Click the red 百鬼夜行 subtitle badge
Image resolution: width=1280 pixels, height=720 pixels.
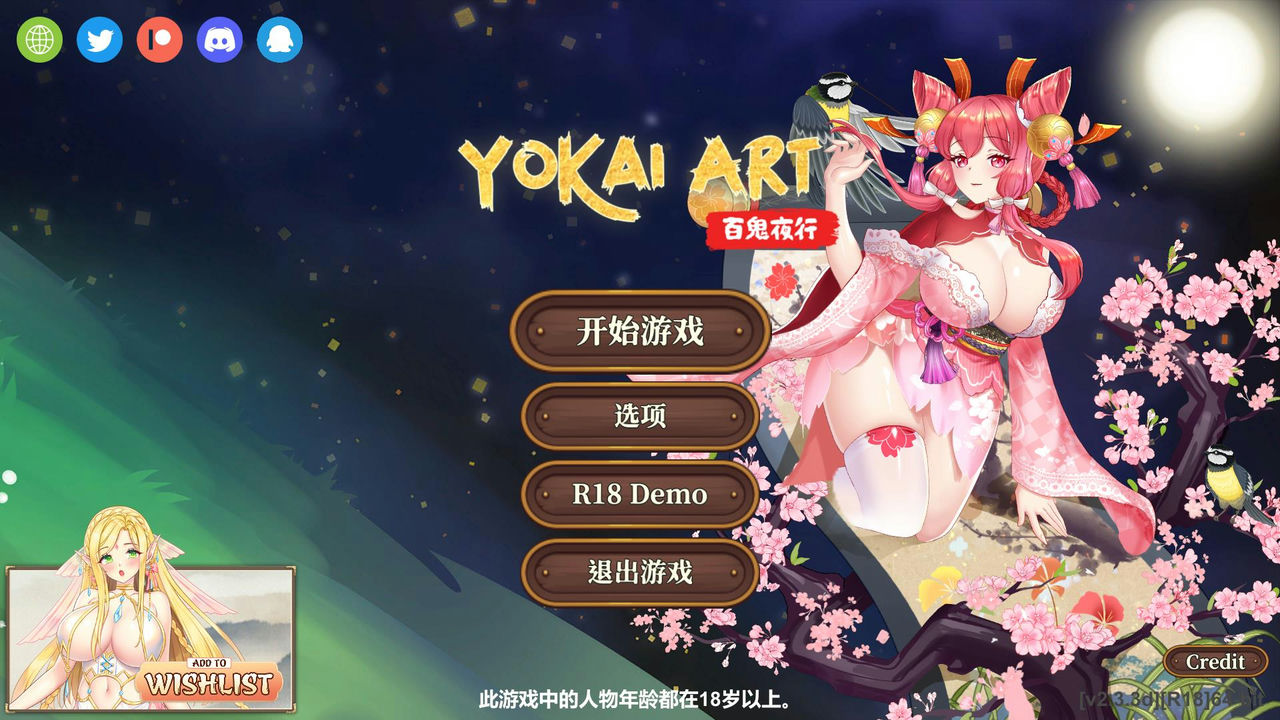tap(770, 228)
